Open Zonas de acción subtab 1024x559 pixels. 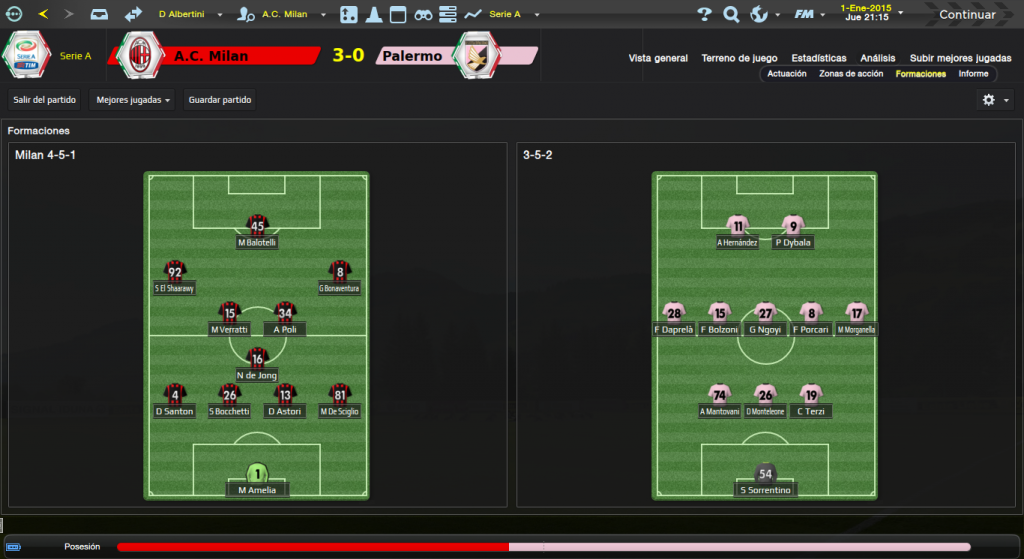coord(850,74)
